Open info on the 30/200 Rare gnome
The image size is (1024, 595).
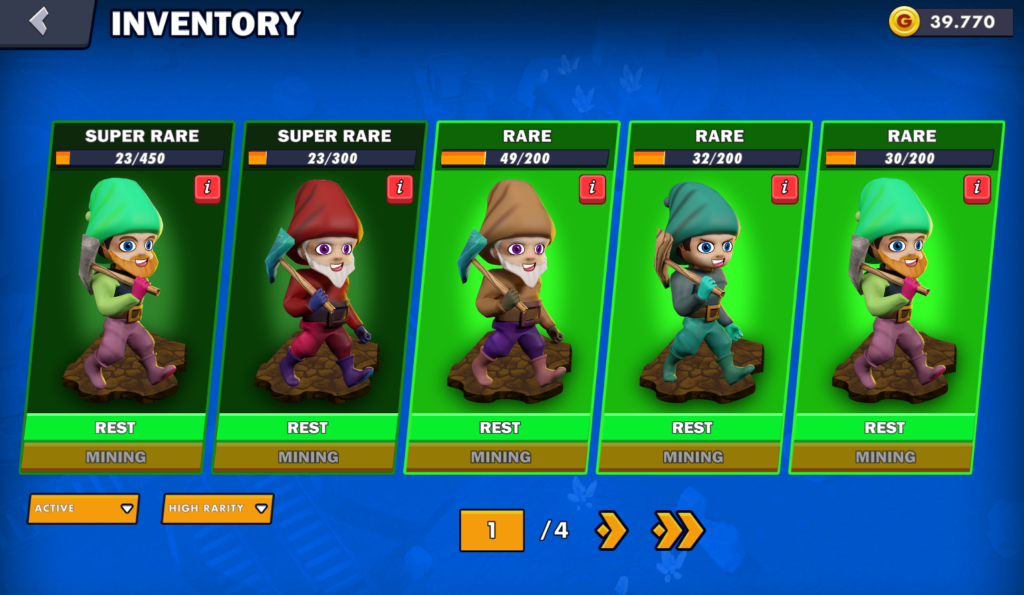point(976,187)
